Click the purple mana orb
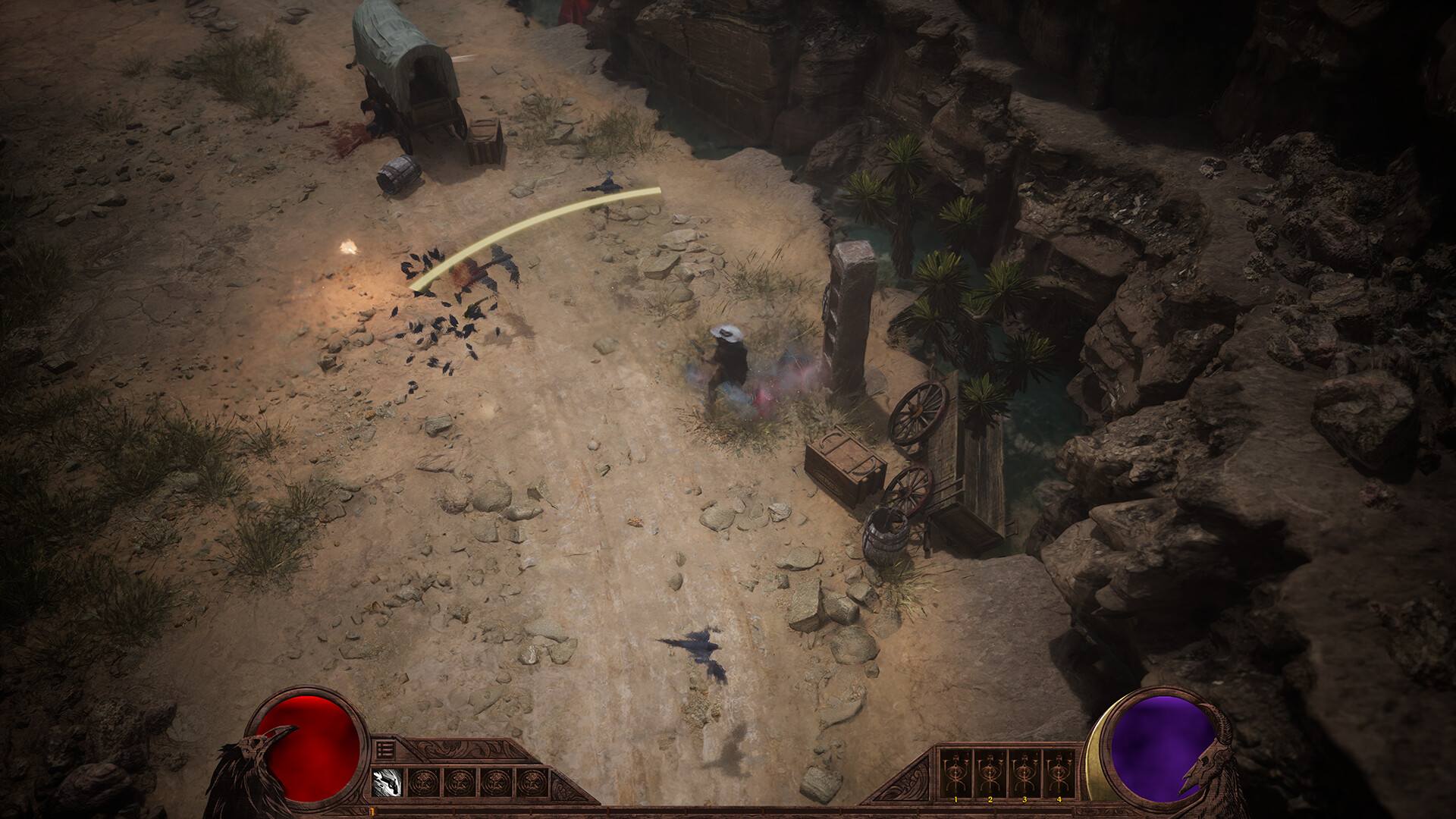Image resolution: width=1456 pixels, height=819 pixels. coord(1160,747)
